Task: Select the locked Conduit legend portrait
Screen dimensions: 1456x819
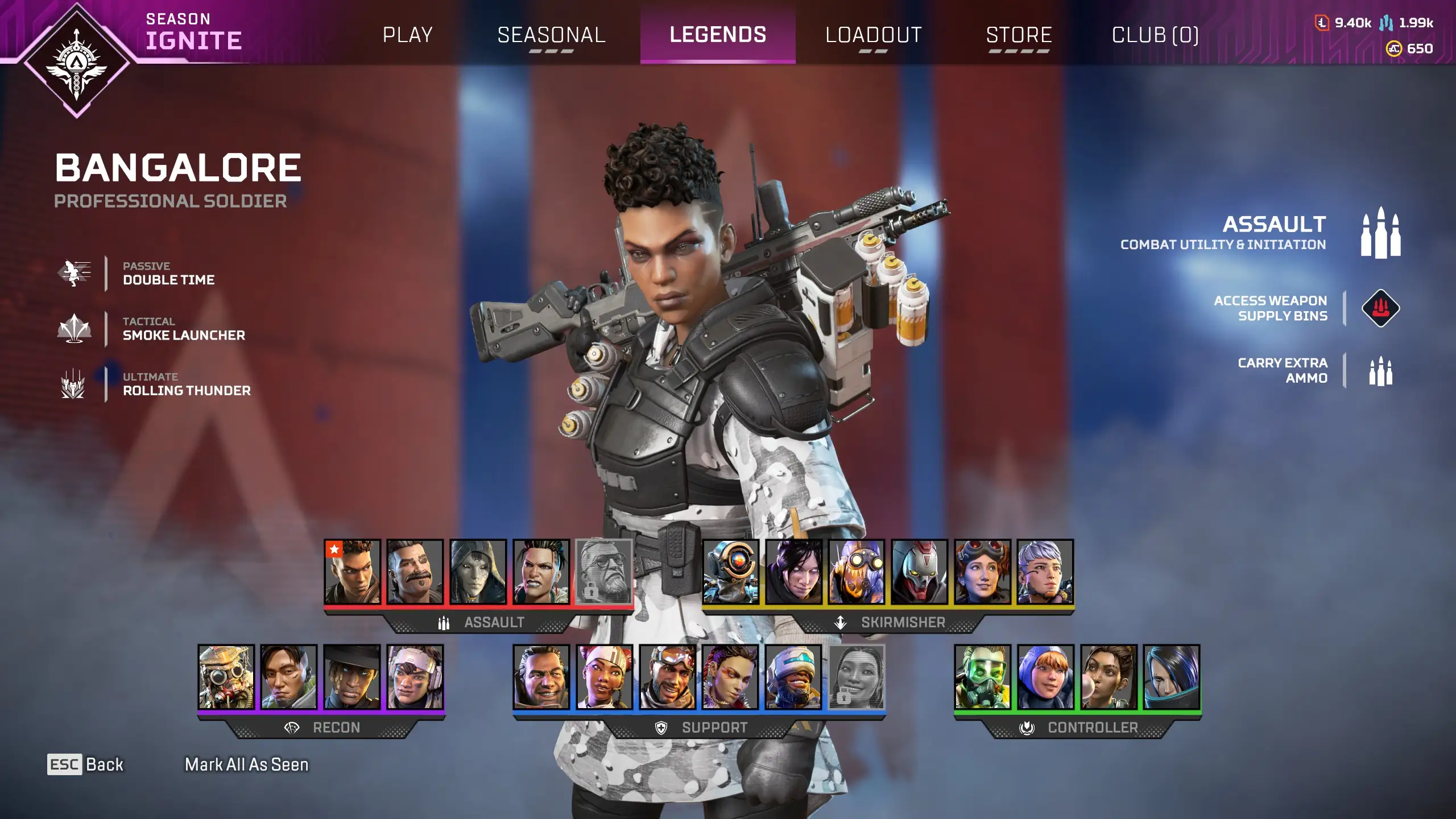Action: pos(856,677)
